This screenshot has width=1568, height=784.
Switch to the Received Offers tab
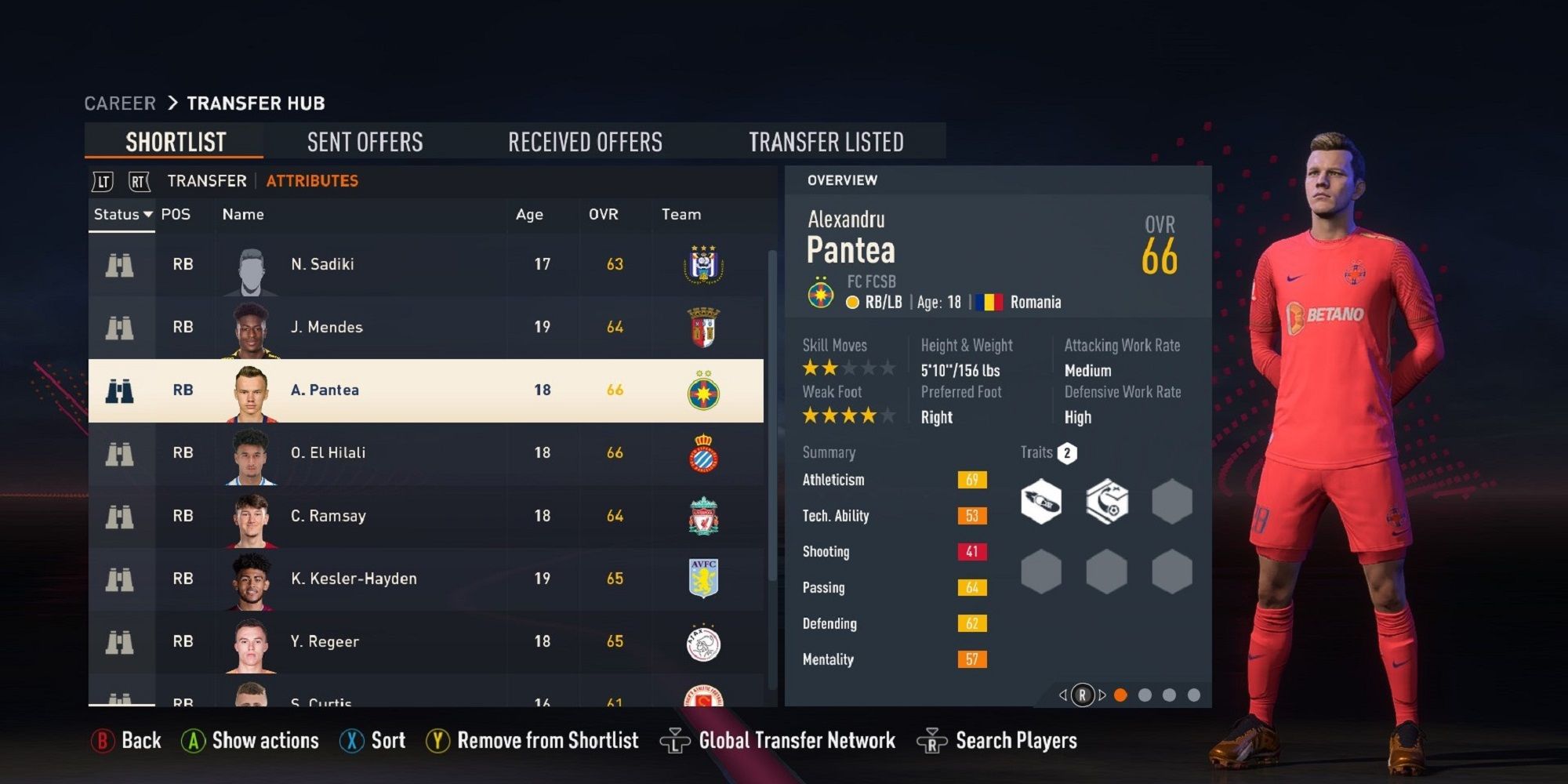click(585, 141)
